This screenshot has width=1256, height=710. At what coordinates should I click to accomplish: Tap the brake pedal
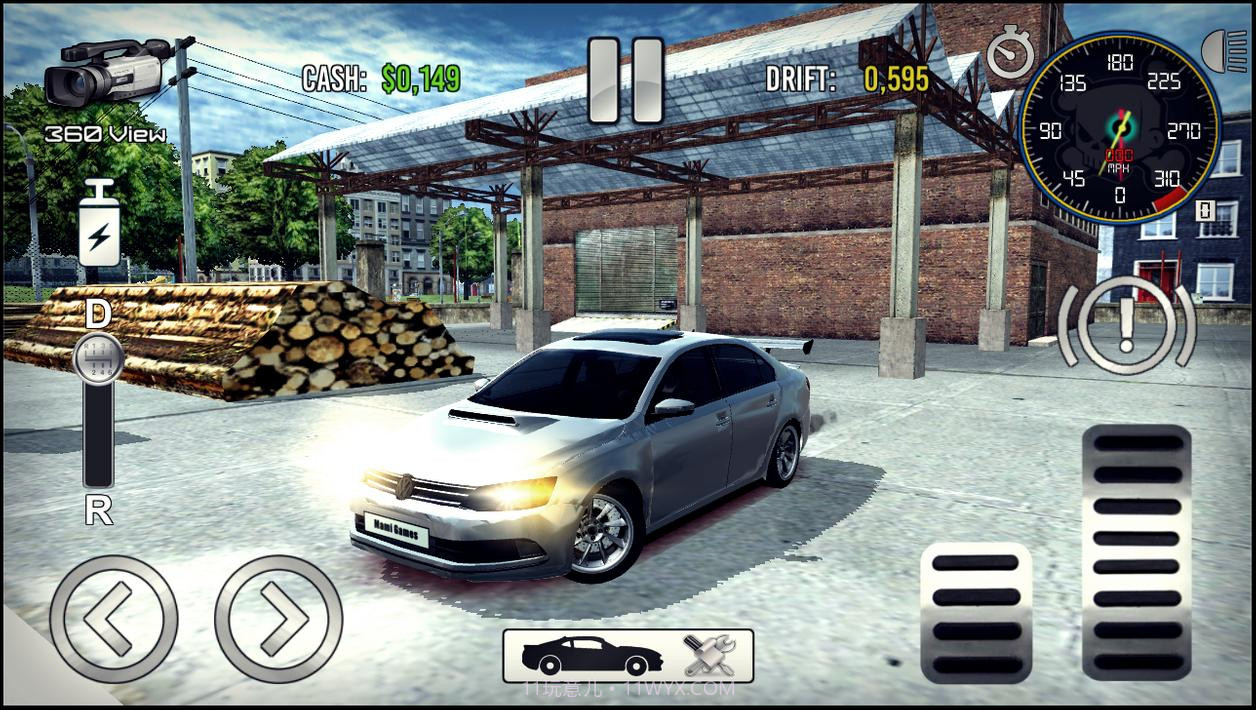point(976,612)
